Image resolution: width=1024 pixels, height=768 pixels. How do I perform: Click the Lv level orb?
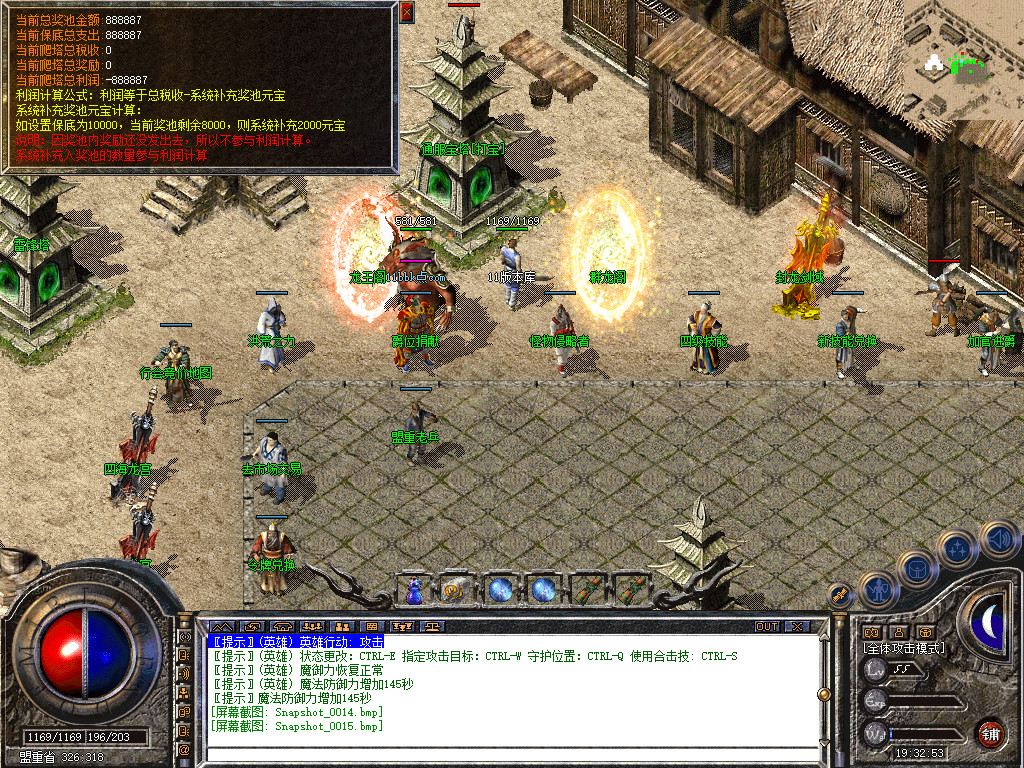(x=876, y=669)
